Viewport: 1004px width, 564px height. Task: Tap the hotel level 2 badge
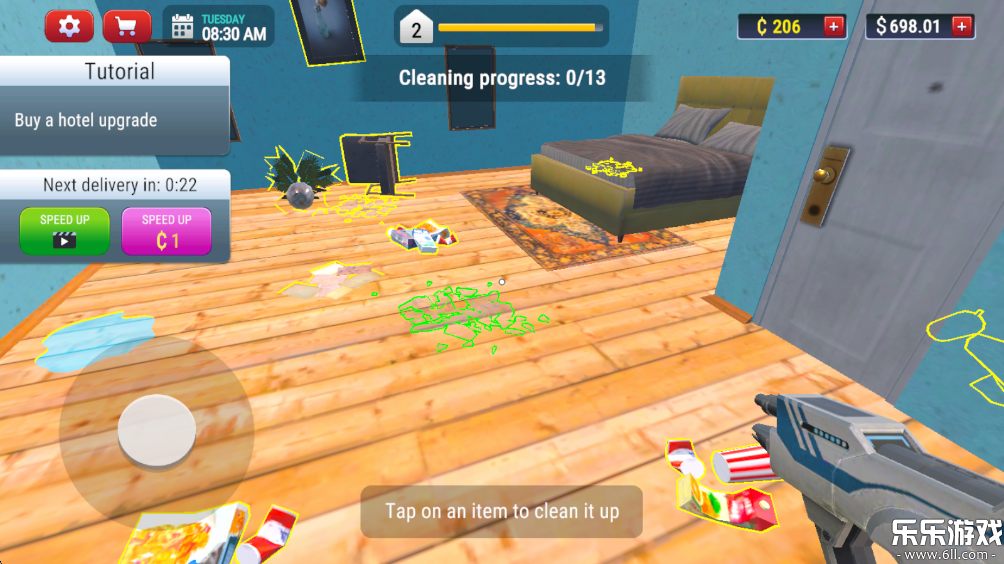click(417, 29)
